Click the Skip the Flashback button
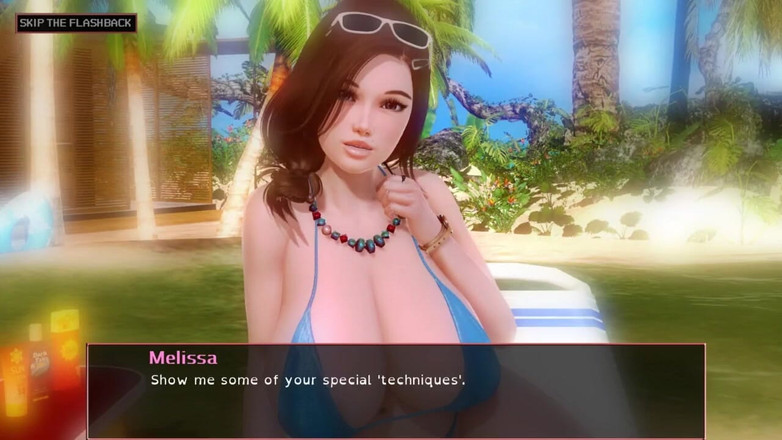This screenshot has width=782, height=440. click(76, 22)
